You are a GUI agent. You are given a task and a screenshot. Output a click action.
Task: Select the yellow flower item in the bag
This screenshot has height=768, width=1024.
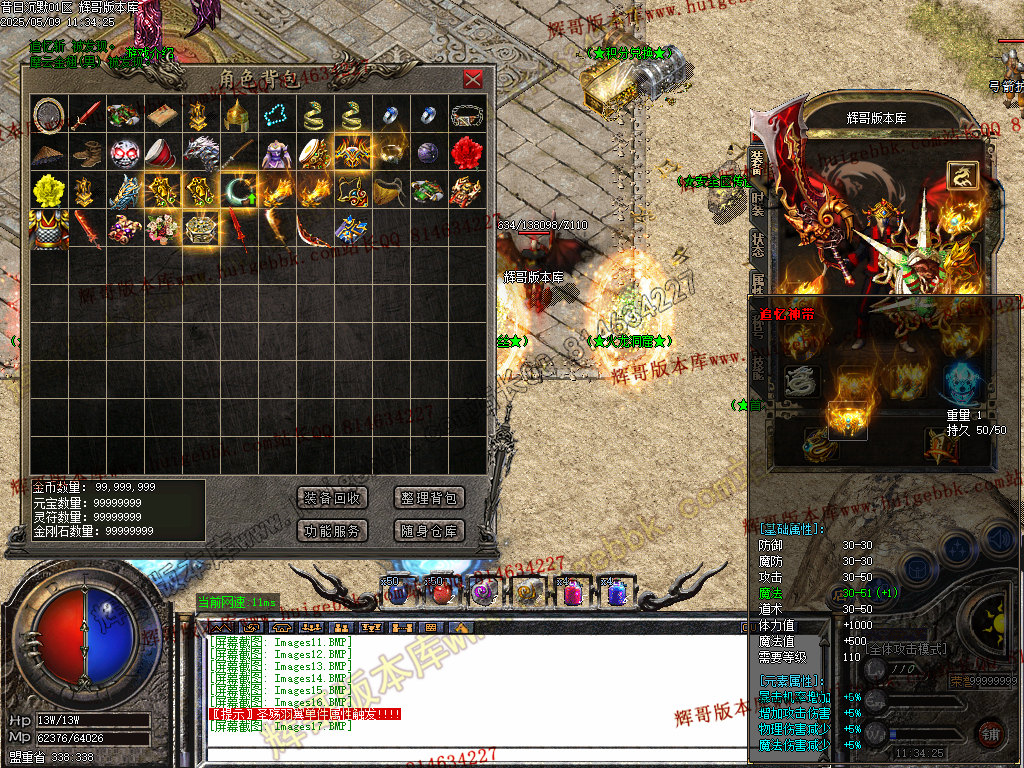point(49,190)
